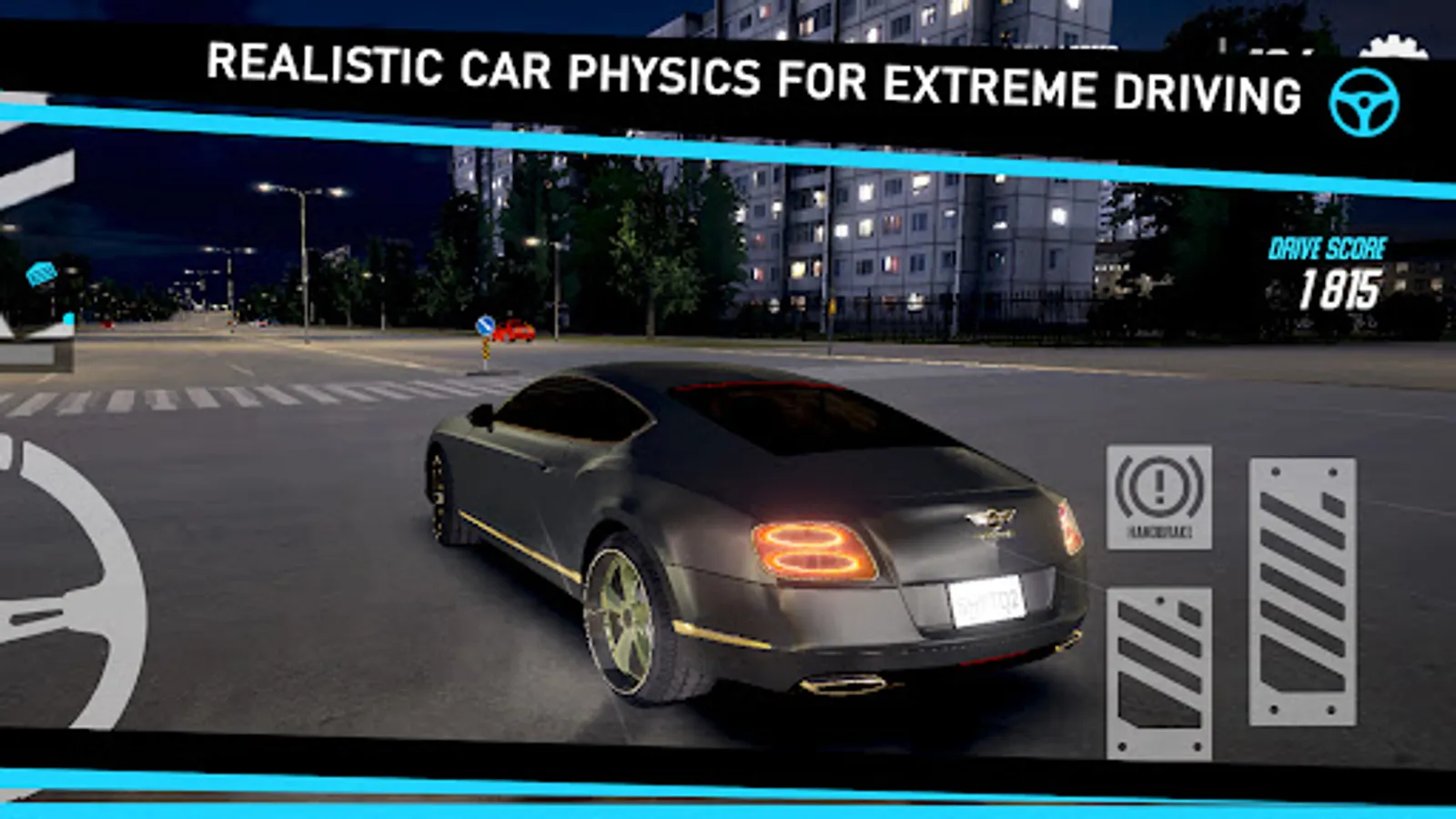Tap the cyan grid icon on left edge
Image resolution: width=1456 pixels, height=819 pixels.
click(40, 272)
